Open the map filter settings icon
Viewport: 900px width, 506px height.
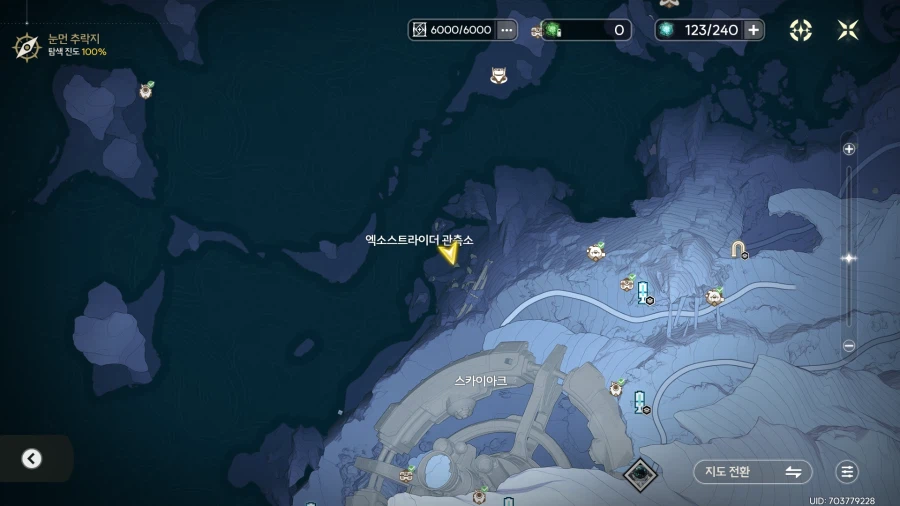point(847,472)
